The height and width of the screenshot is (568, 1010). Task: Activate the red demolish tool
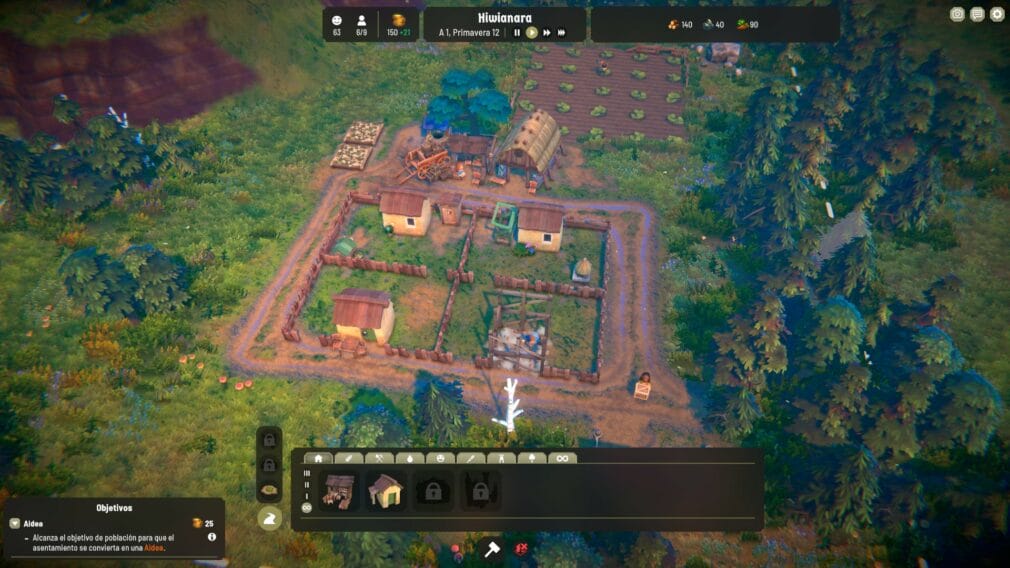click(522, 548)
